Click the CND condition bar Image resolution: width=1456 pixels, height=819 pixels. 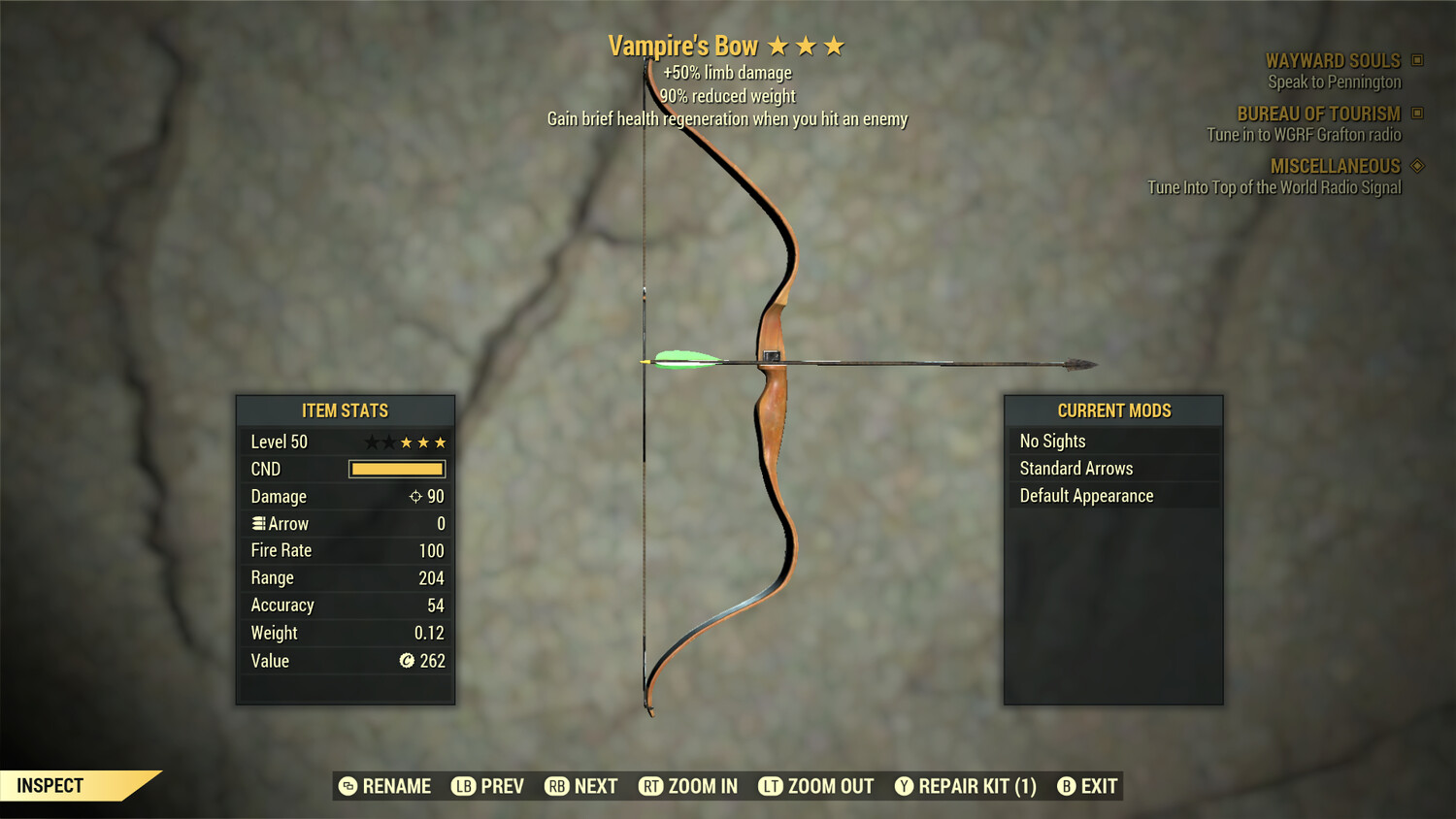pyautogui.click(x=396, y=469)
